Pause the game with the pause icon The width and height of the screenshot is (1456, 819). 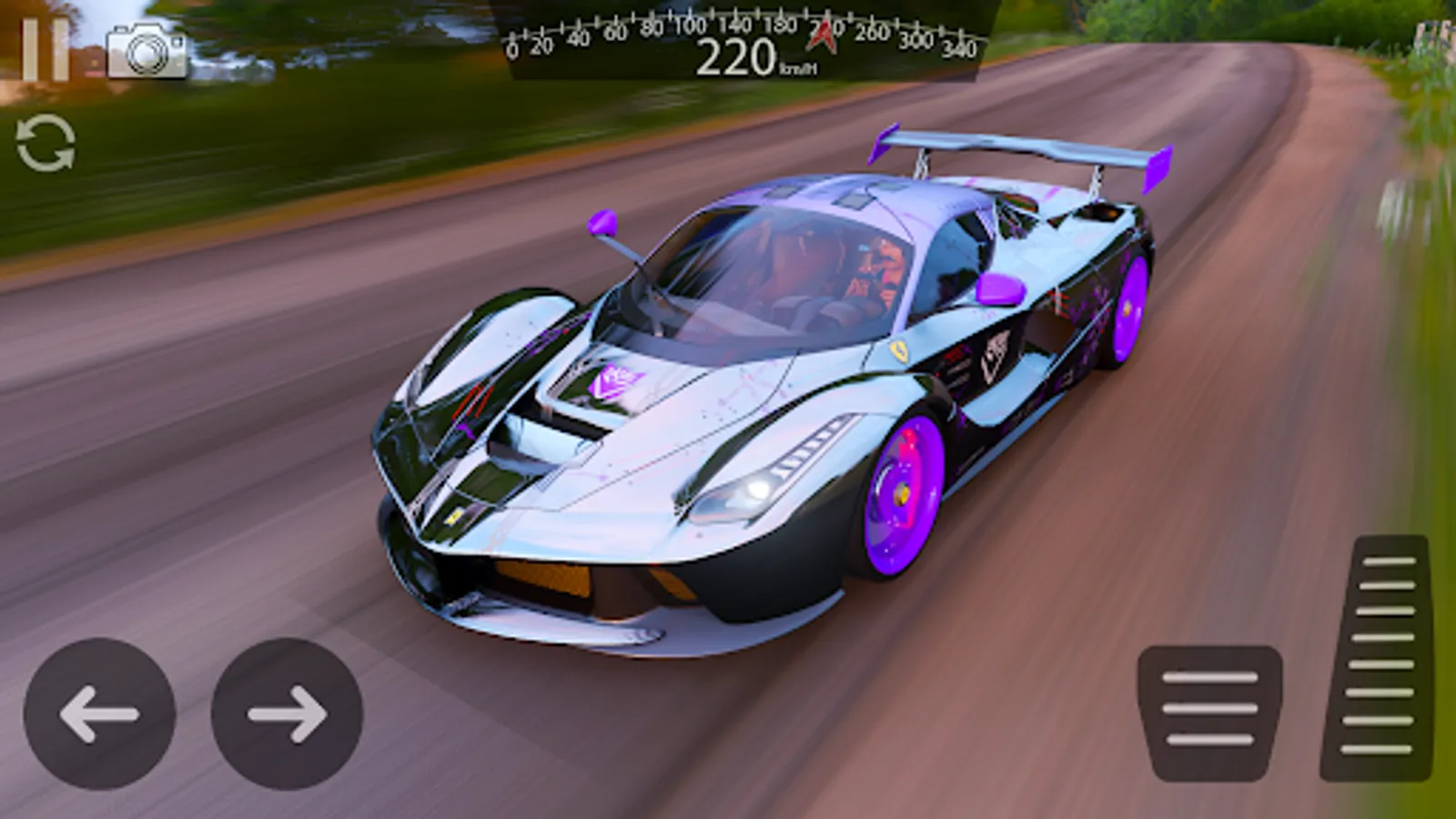pyautogui.click(x=45, y=50)
